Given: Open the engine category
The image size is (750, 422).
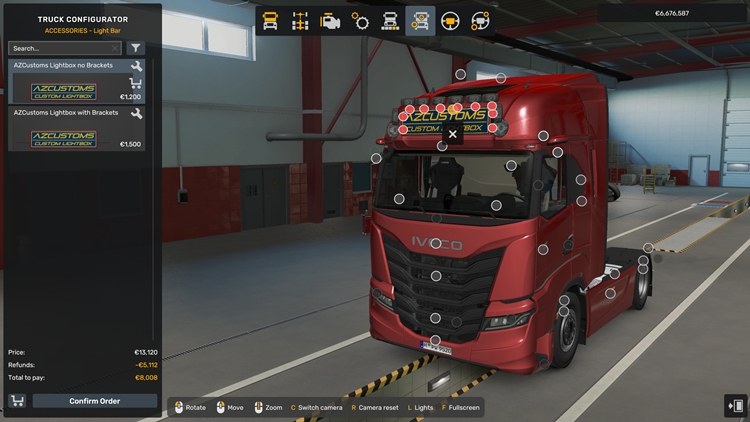Looking at the screenshot, I should [x=330, y=20].
